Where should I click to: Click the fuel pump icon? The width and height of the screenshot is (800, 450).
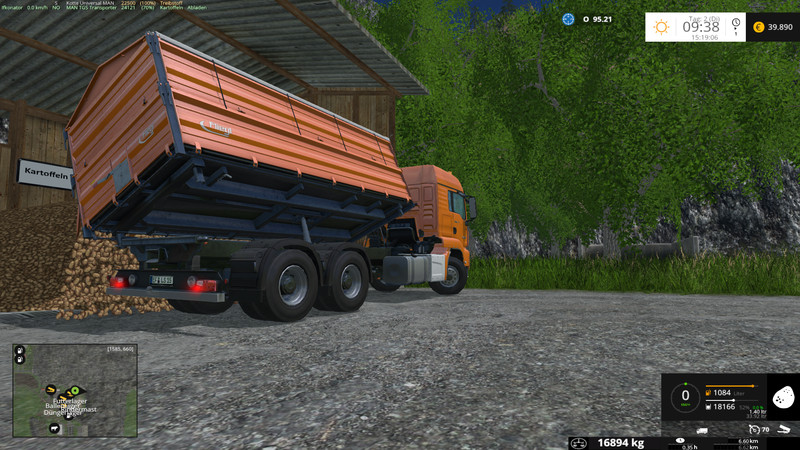[x=708, y=393]
